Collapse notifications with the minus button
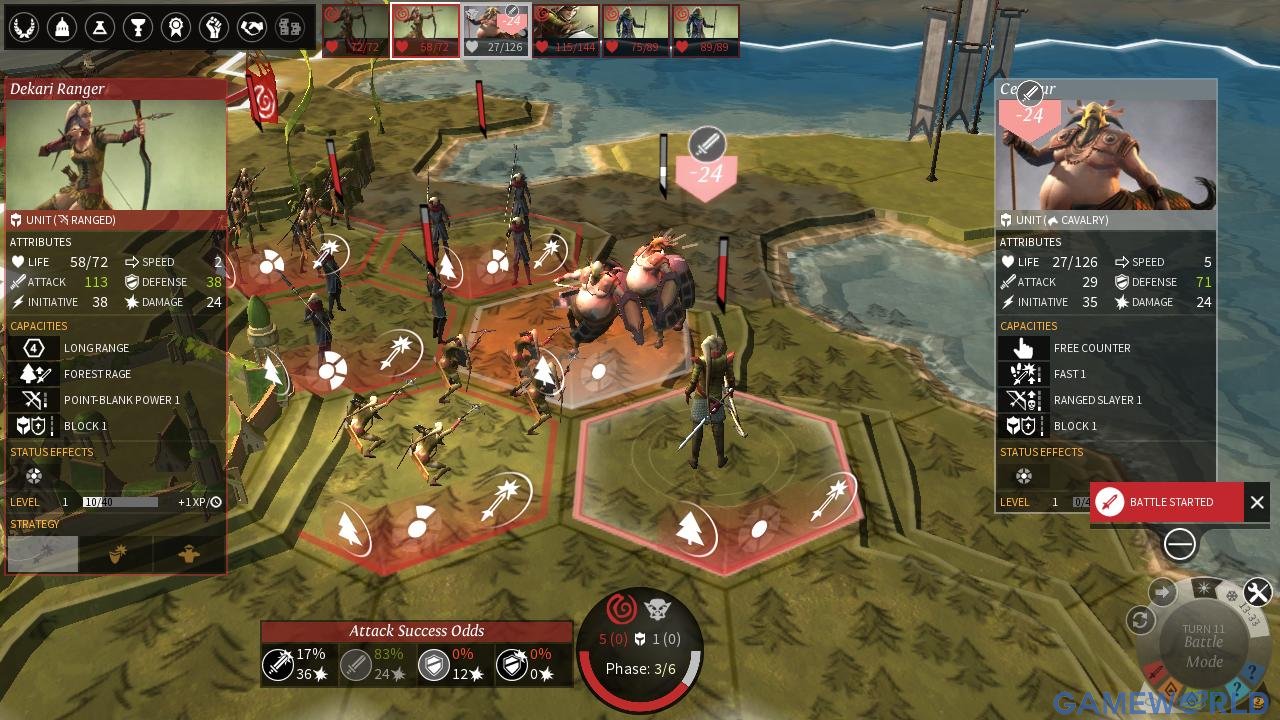The width and height of the screenshot is (1280, 720). point(1180,544)
